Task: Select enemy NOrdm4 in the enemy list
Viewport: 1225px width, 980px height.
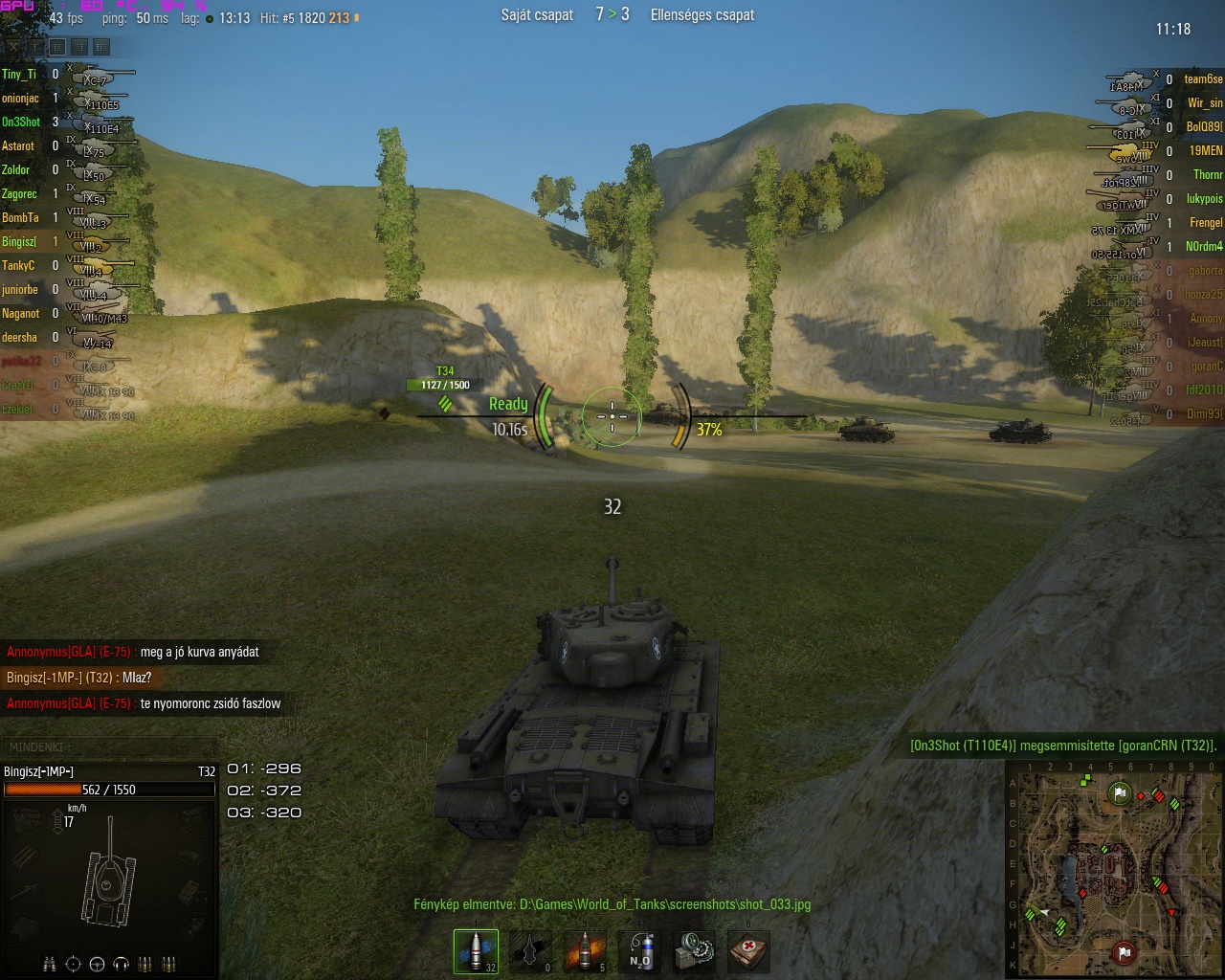Action: coord(1204,247)
